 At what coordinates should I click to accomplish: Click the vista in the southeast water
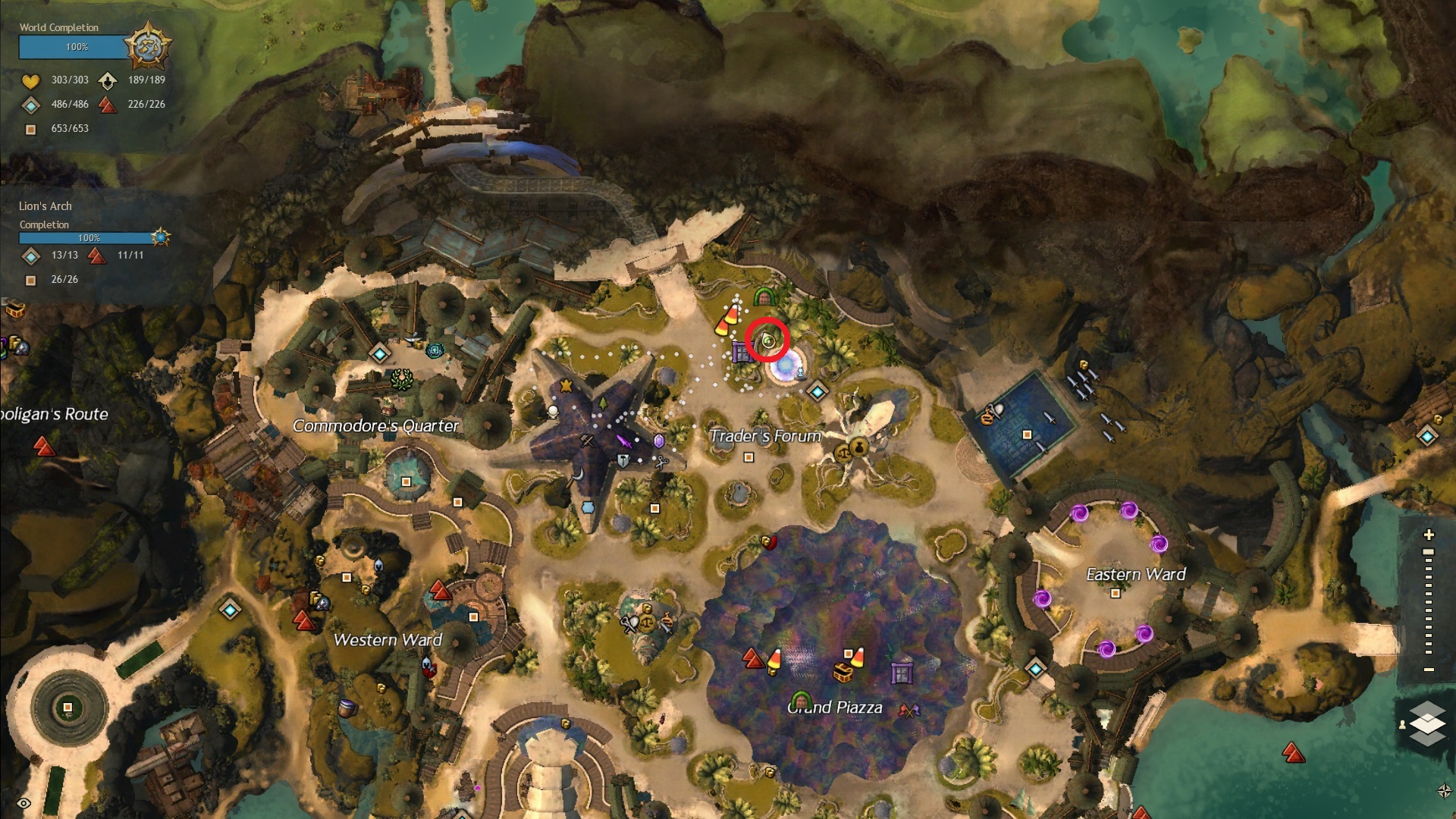[1293, 752]
